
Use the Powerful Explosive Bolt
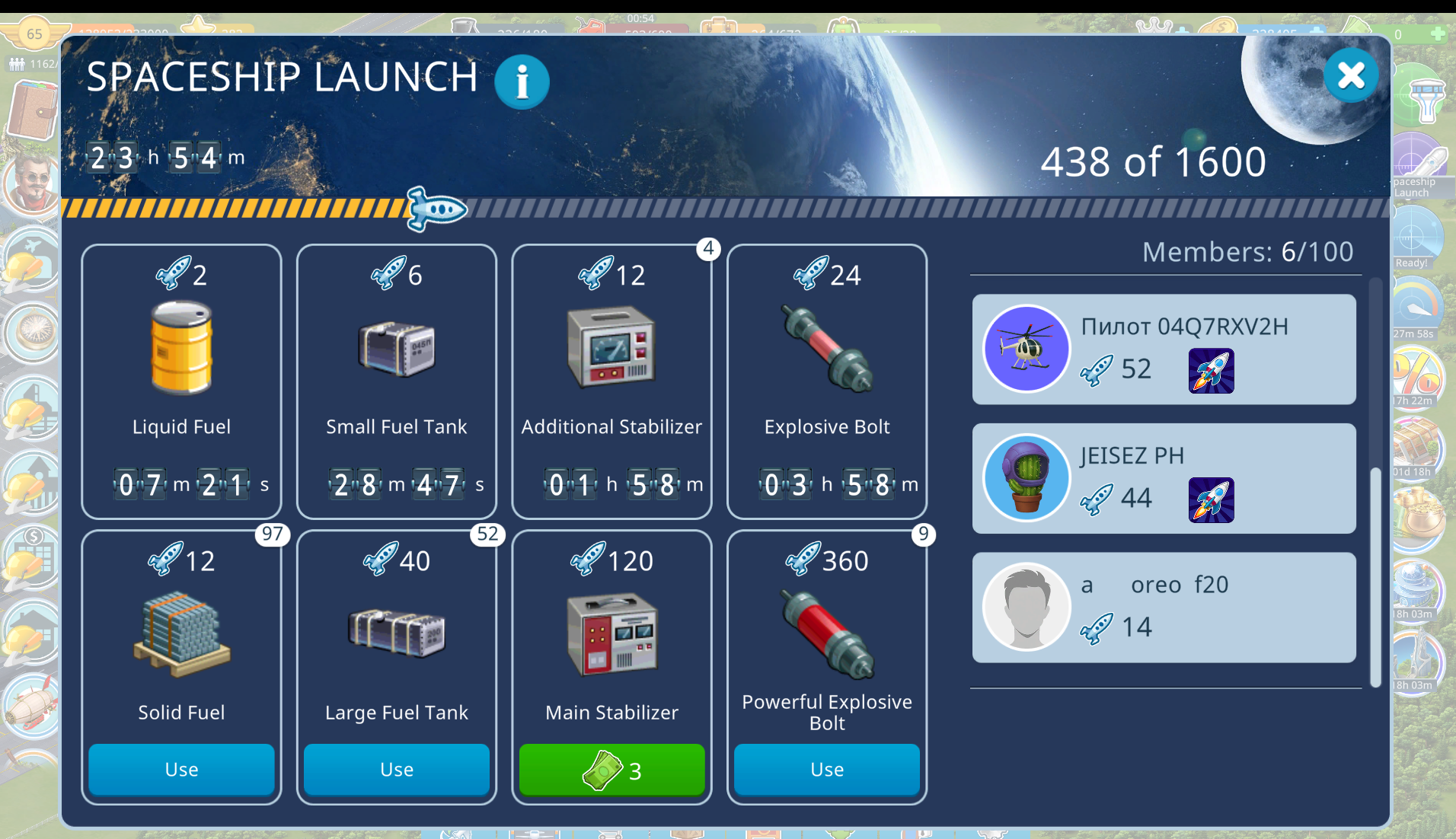click(x=826, y=770)
